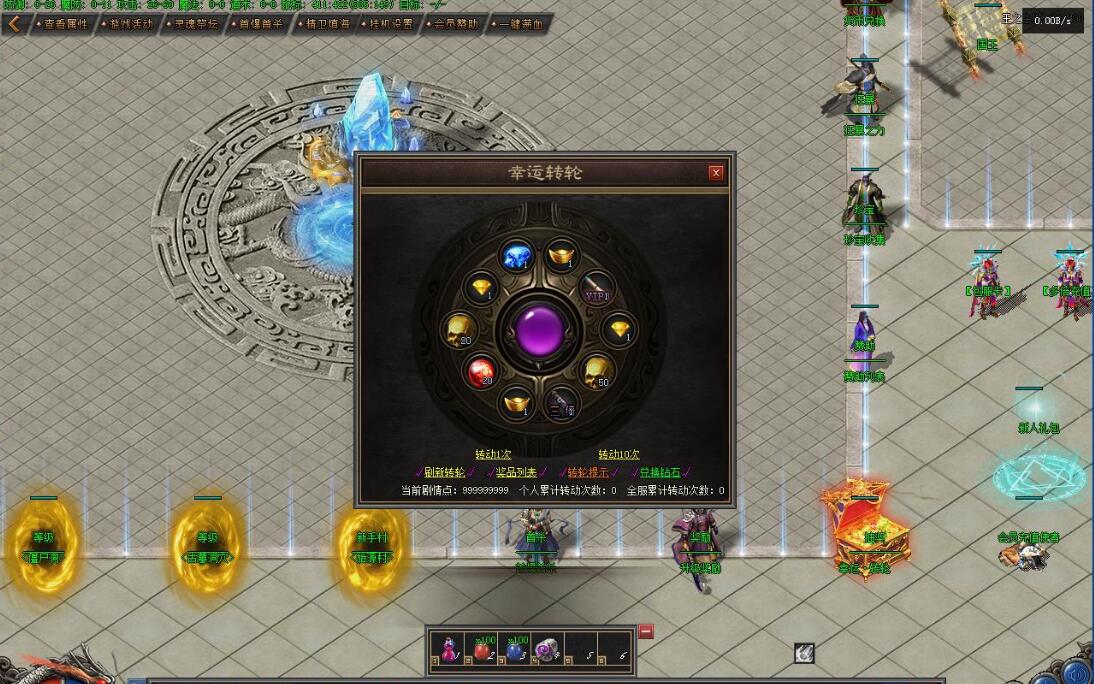
Task: Open the 奖品列表 prize list
Action: [x=516, y=472]
